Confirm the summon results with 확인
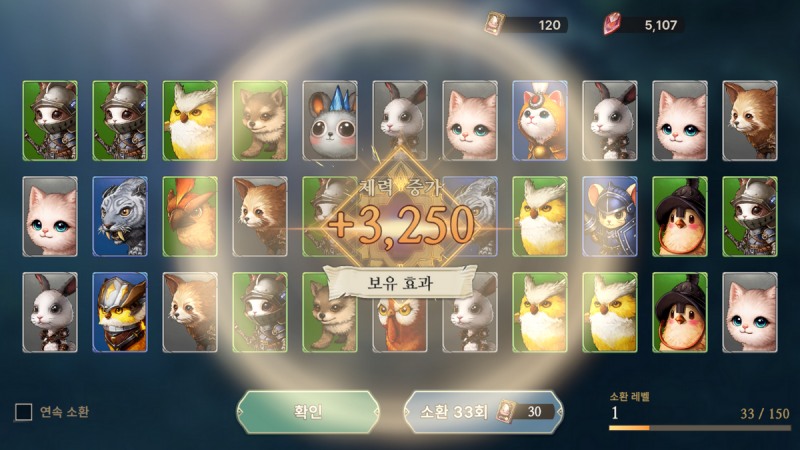Viewport: 800px width, 450px height. tap(308, 411)
